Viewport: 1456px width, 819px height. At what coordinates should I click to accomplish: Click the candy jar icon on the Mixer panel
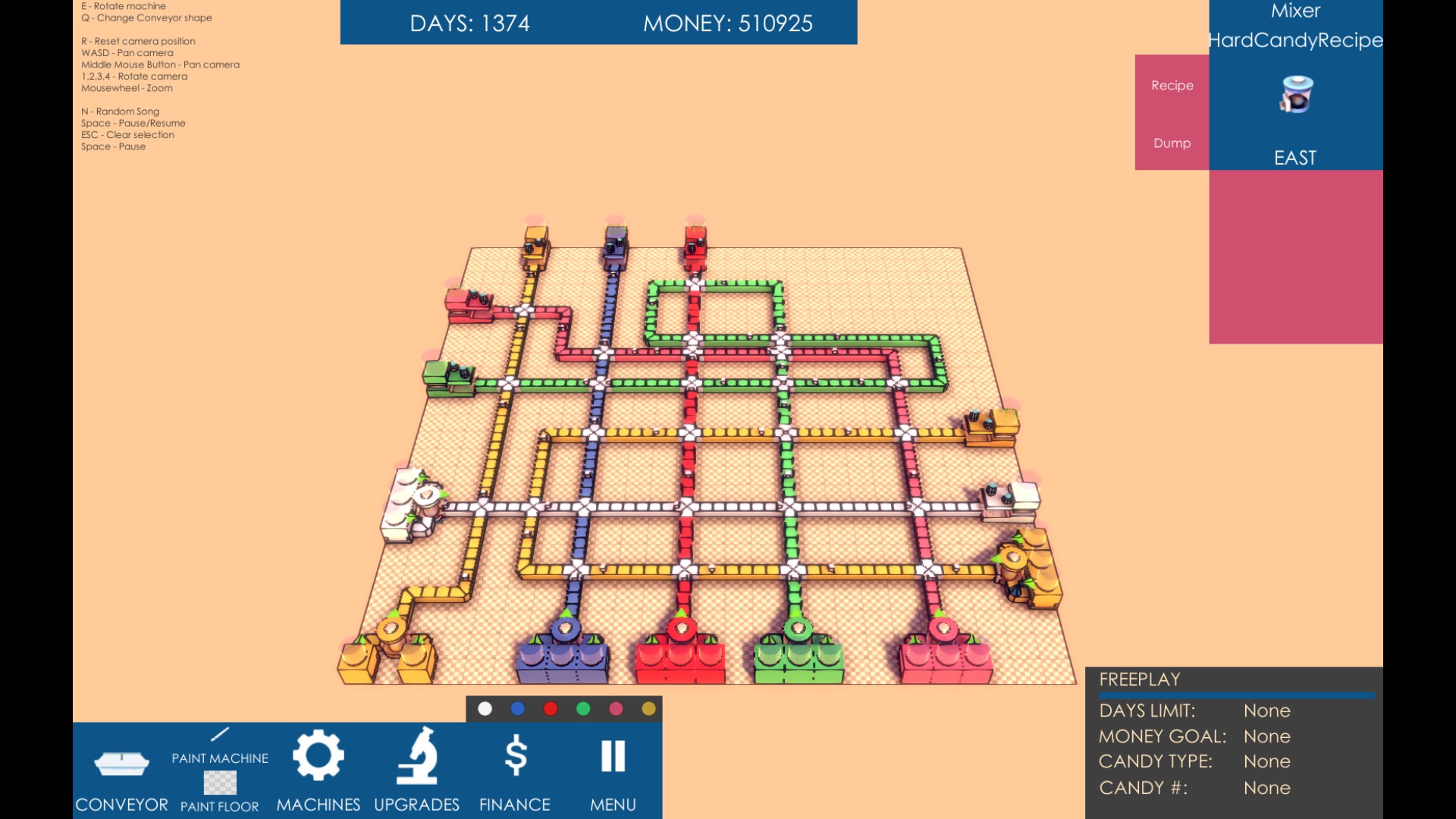click(1296, 94)
